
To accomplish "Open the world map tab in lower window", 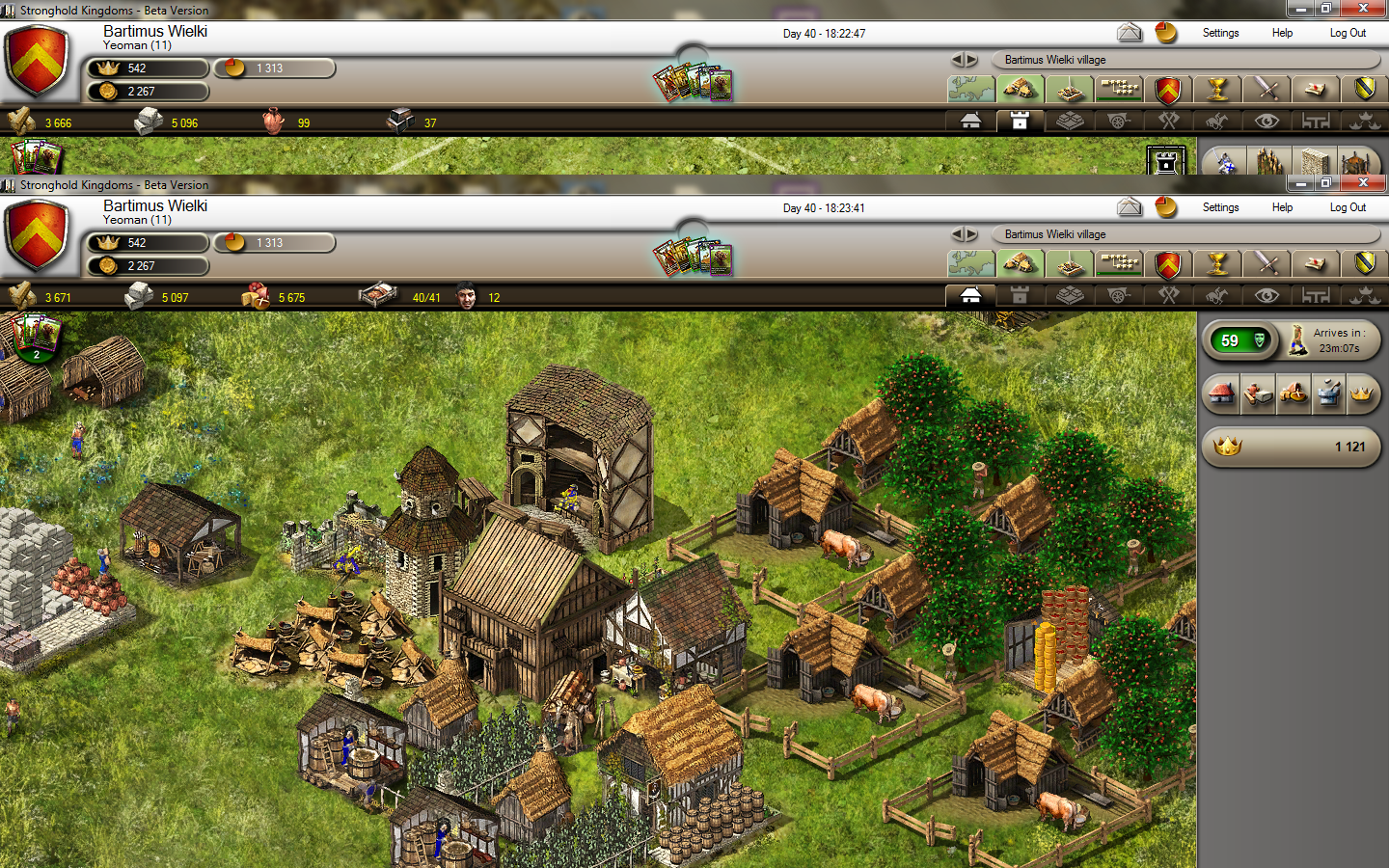I will [x=971, y=264].
